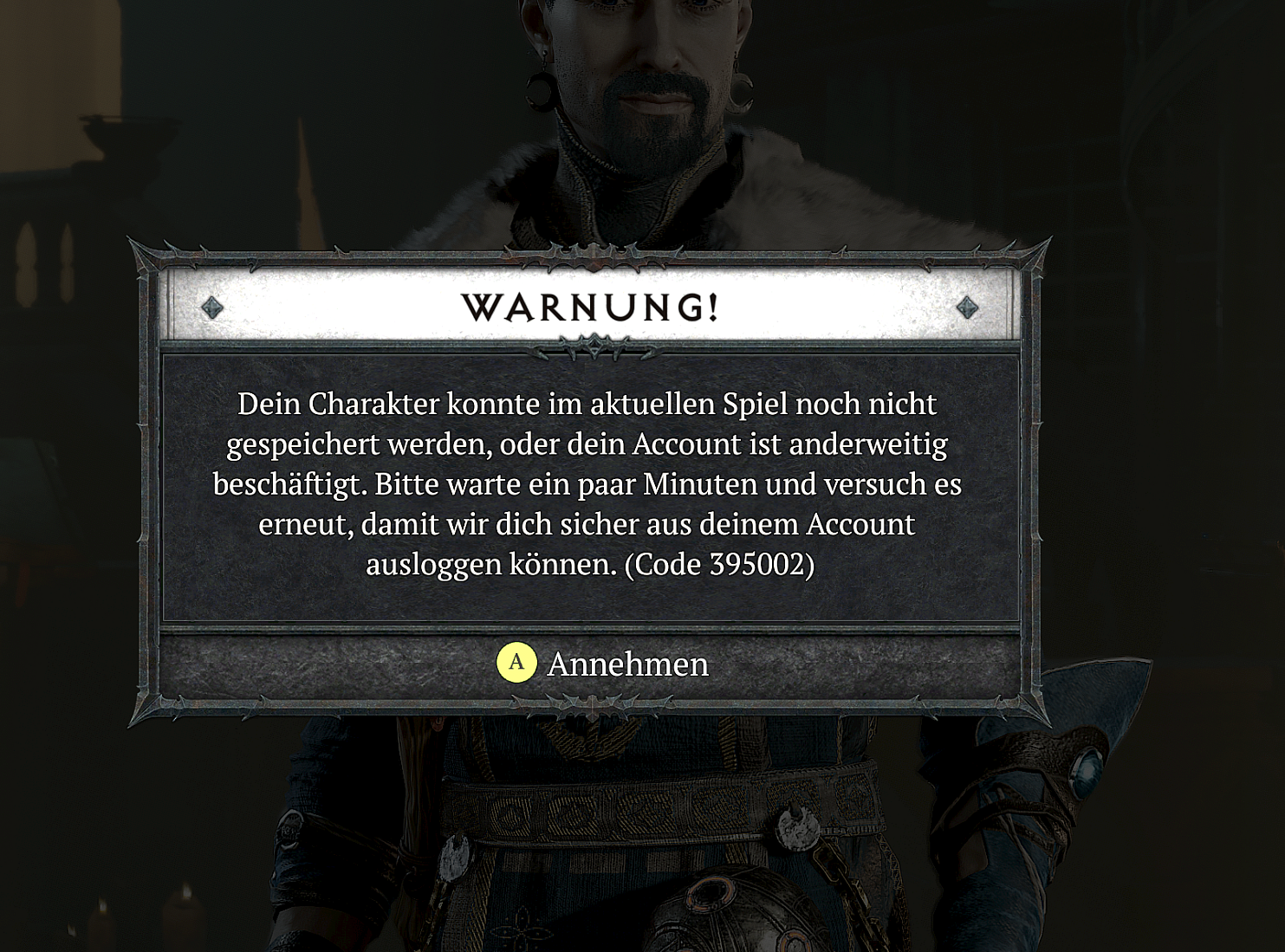Click the dark footer strip containing Annehmen
The width and height of the screenshot is (1285, 952).
592,665
